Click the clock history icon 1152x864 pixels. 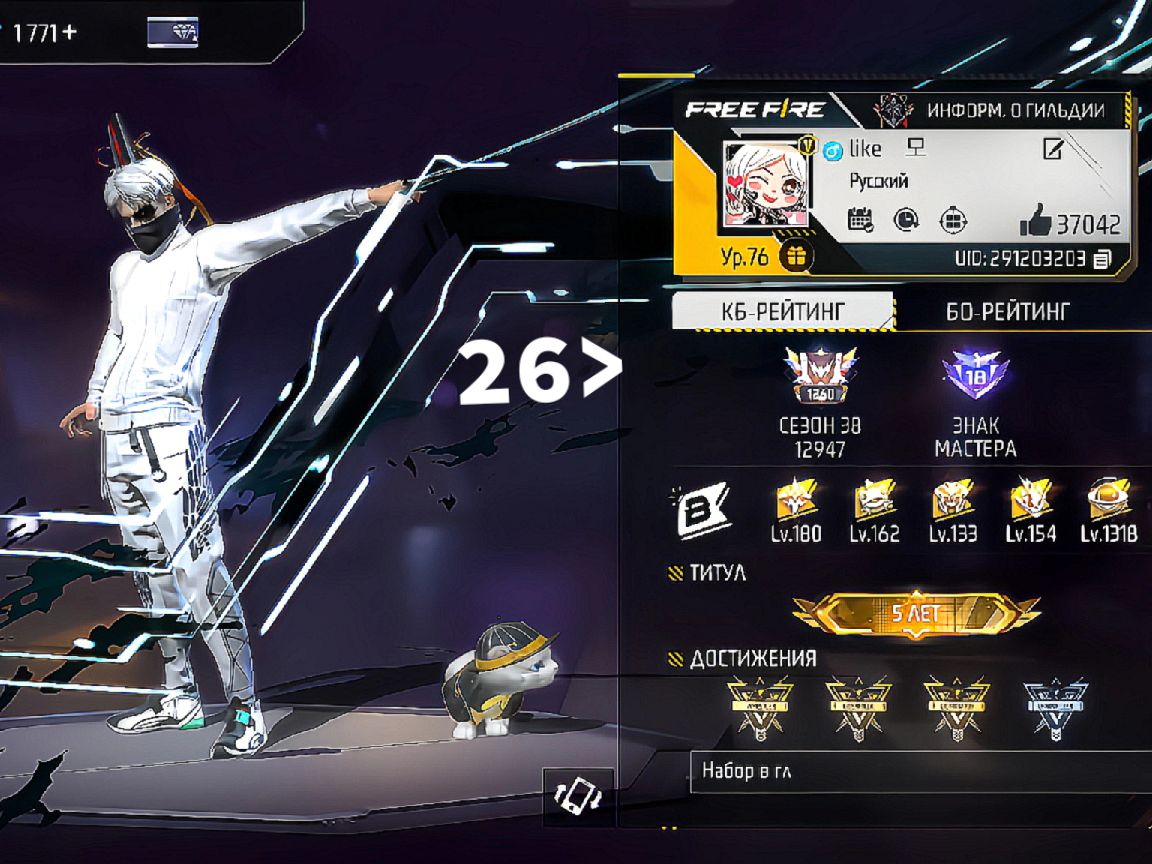point(906,220)
